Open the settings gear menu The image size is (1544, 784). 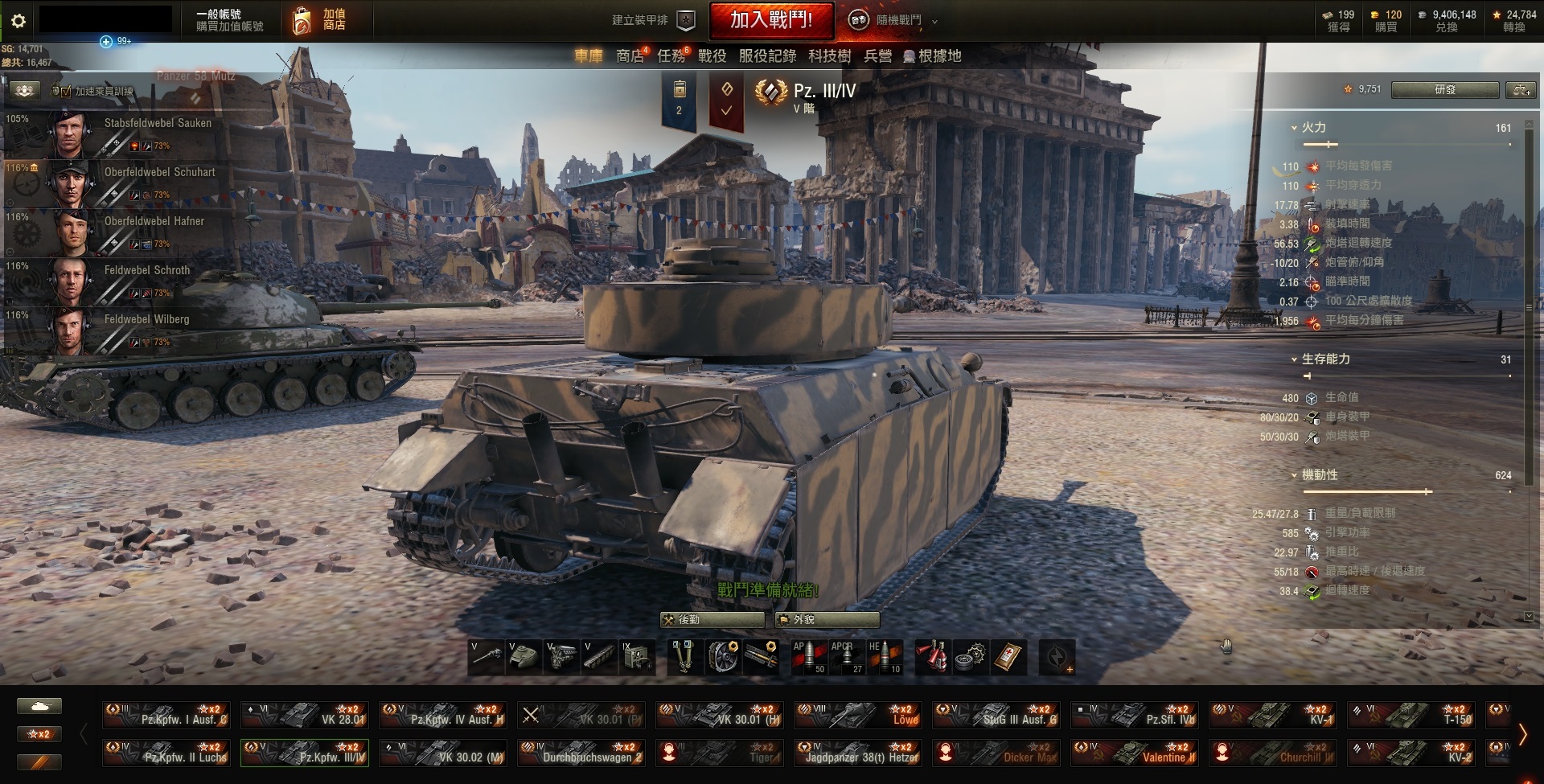tap(18, 21)
